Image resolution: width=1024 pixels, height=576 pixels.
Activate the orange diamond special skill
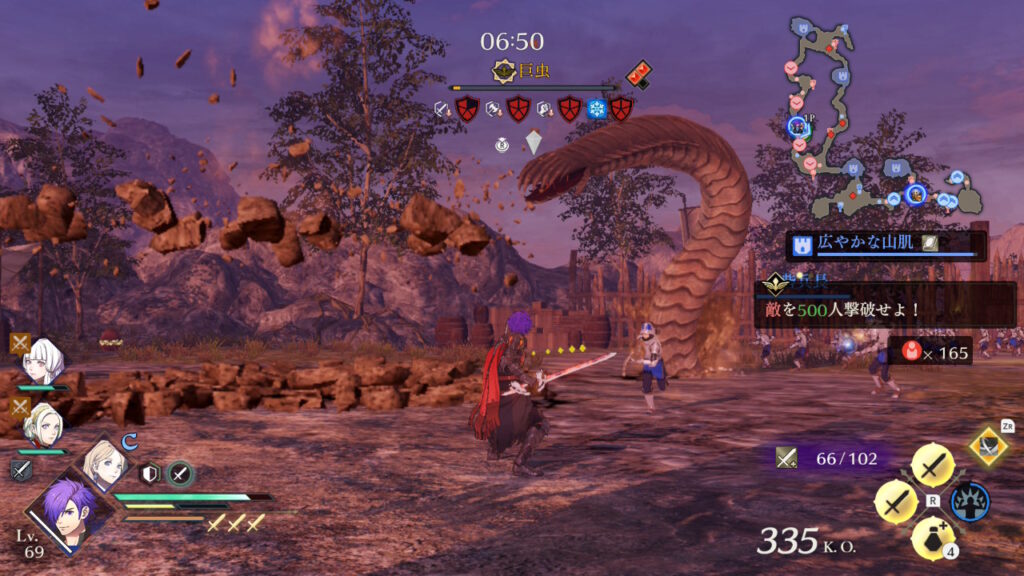pos(988,446)
